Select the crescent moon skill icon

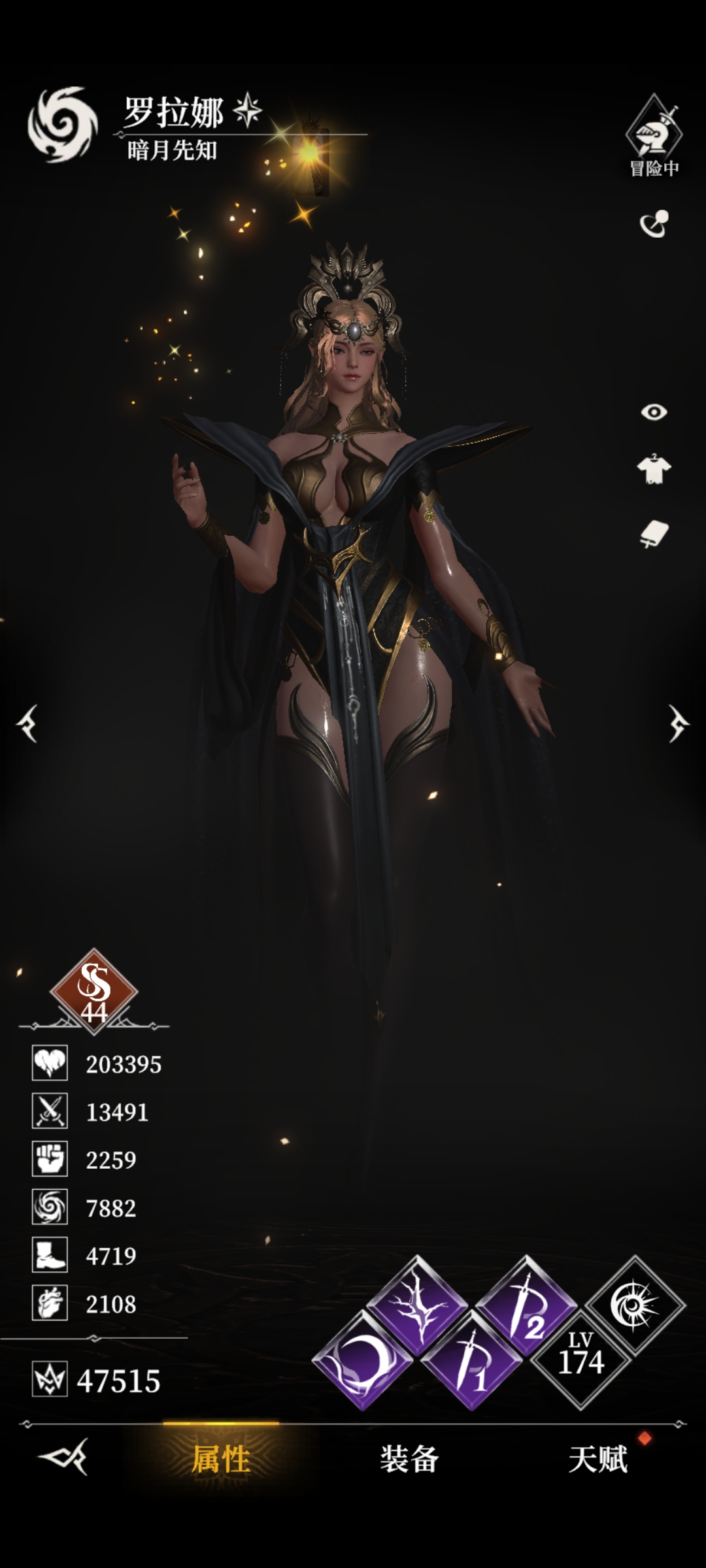tap(361, 1362)
